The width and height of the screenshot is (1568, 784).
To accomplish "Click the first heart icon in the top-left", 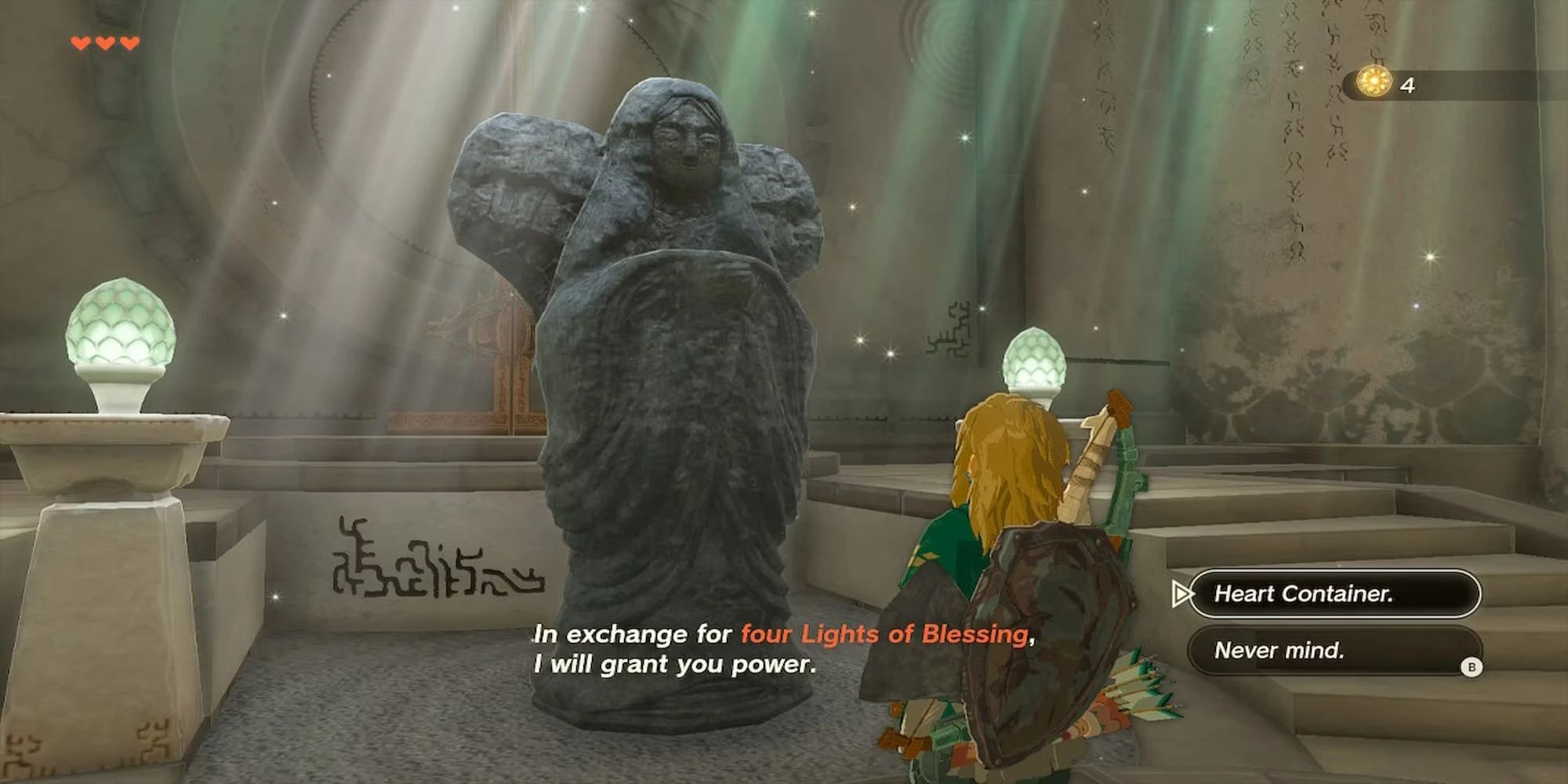I will [x=79, y=43].
